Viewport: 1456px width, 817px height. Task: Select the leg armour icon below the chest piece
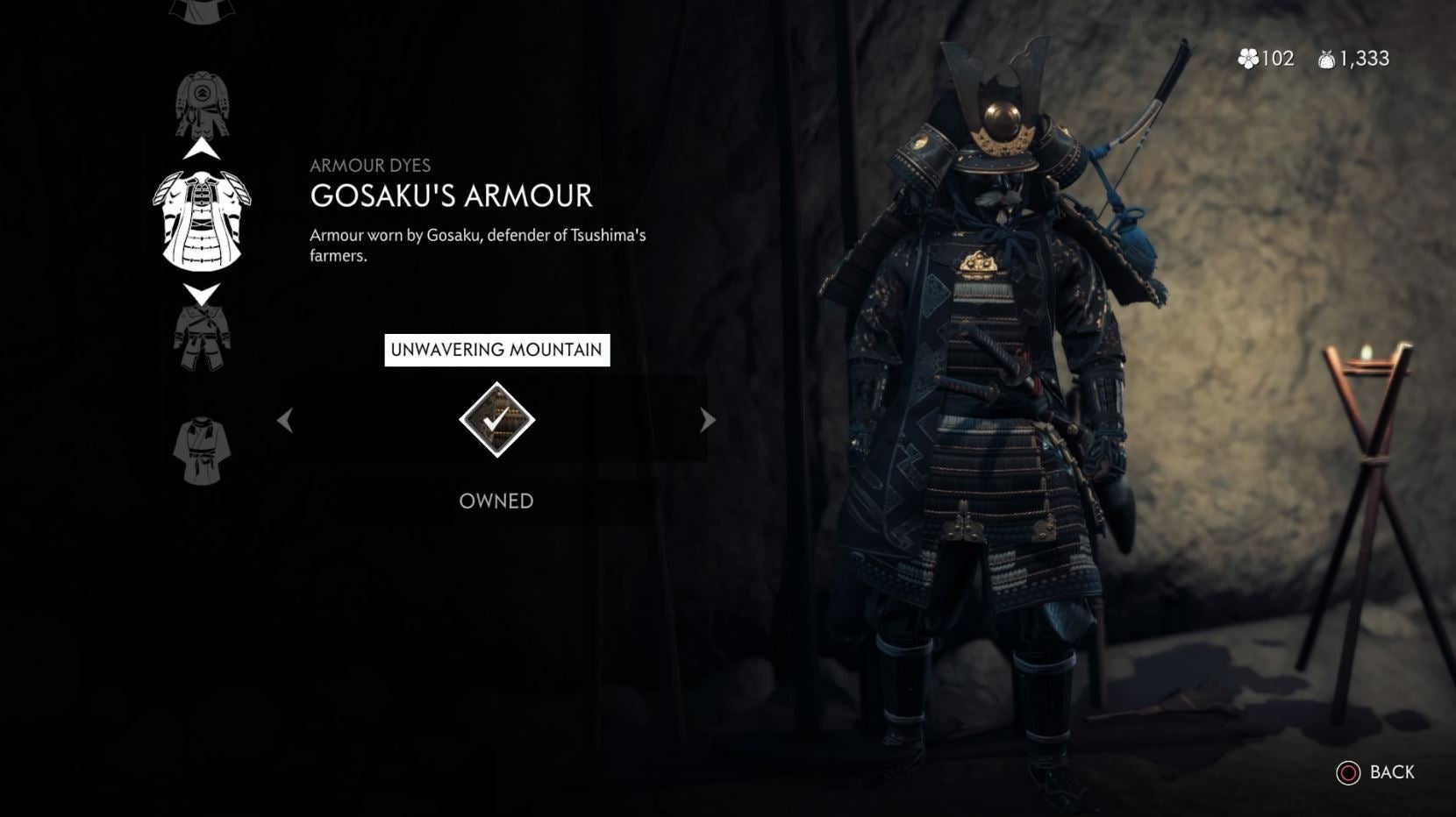202,337
